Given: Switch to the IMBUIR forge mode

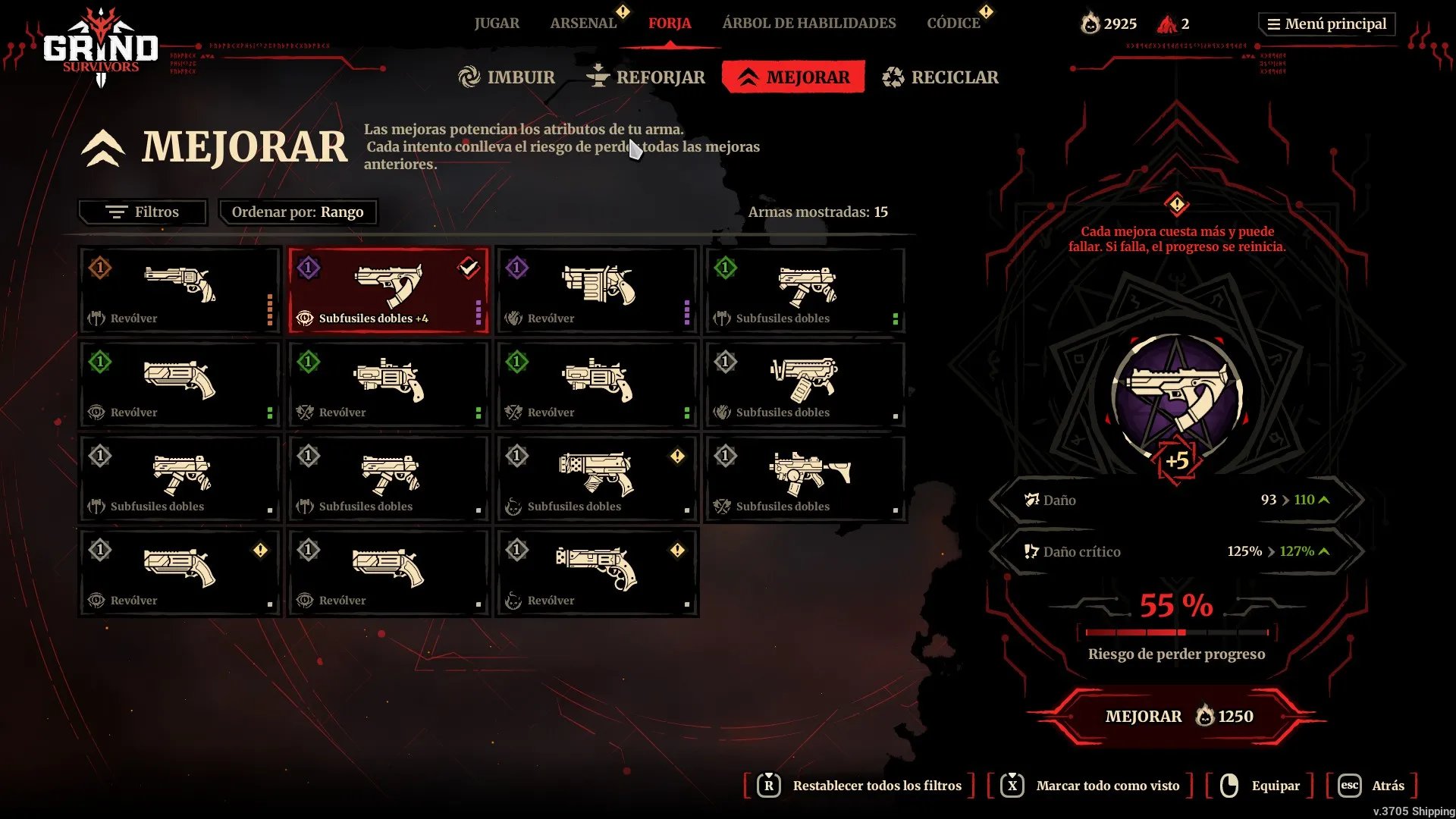Looking at the screenshot, I should (507, 77).
